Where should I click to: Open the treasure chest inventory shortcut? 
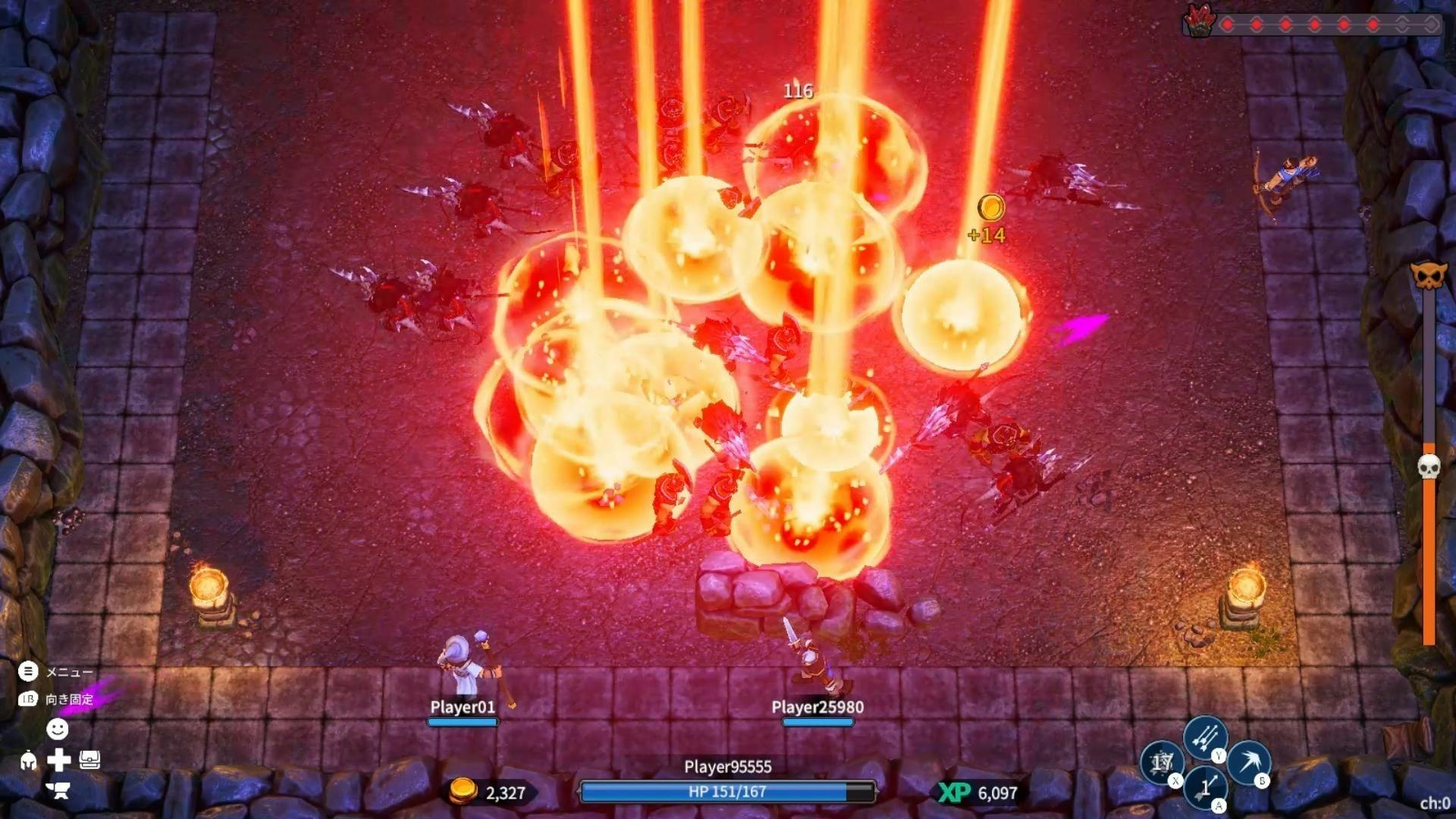tap(89, 760)
